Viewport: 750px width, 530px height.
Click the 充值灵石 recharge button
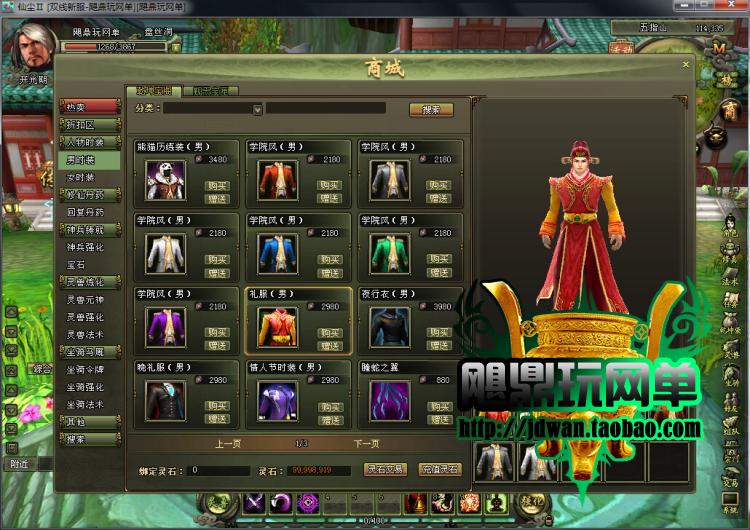[439, 469]
